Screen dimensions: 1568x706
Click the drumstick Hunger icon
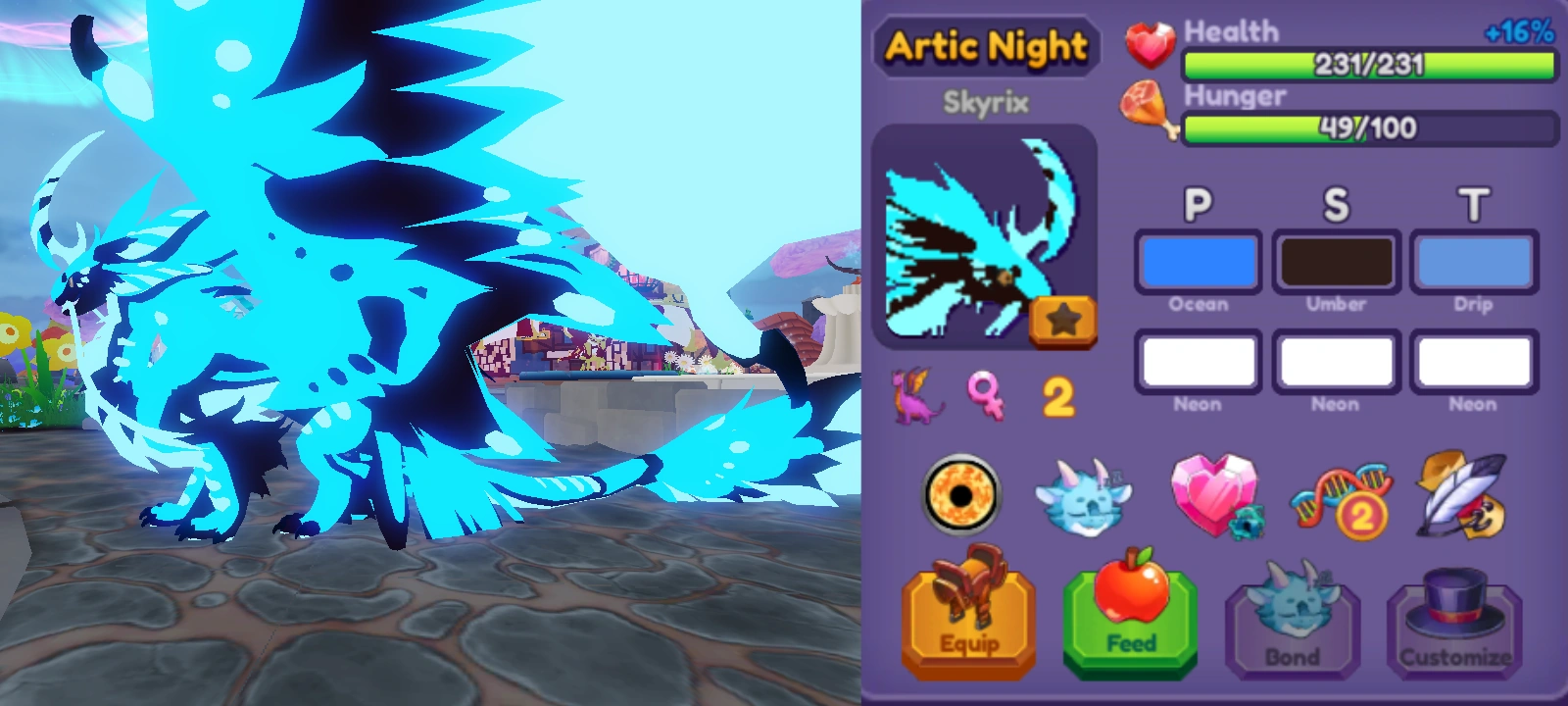point(1147,108)
